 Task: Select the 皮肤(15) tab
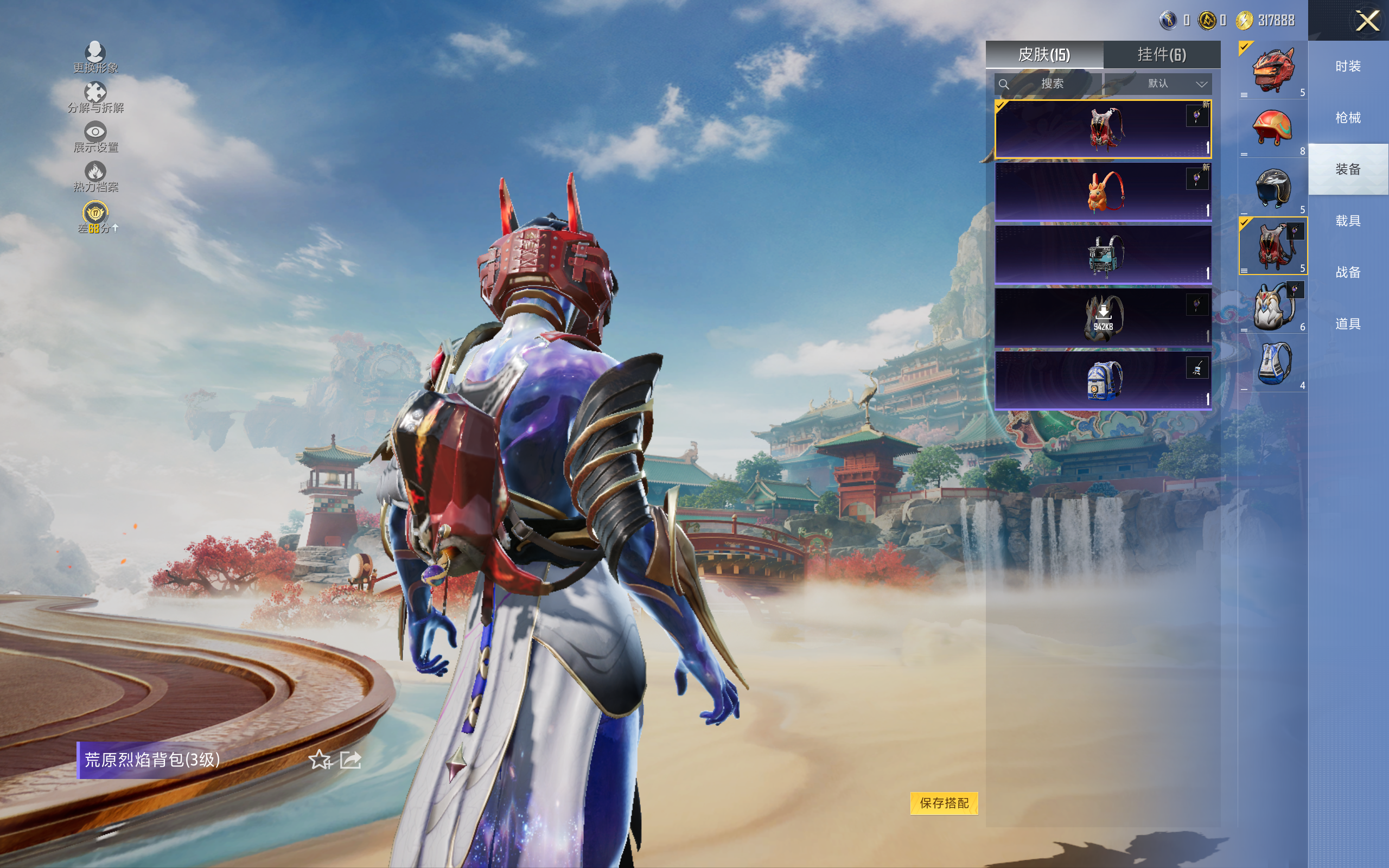tap(1043, 55)
